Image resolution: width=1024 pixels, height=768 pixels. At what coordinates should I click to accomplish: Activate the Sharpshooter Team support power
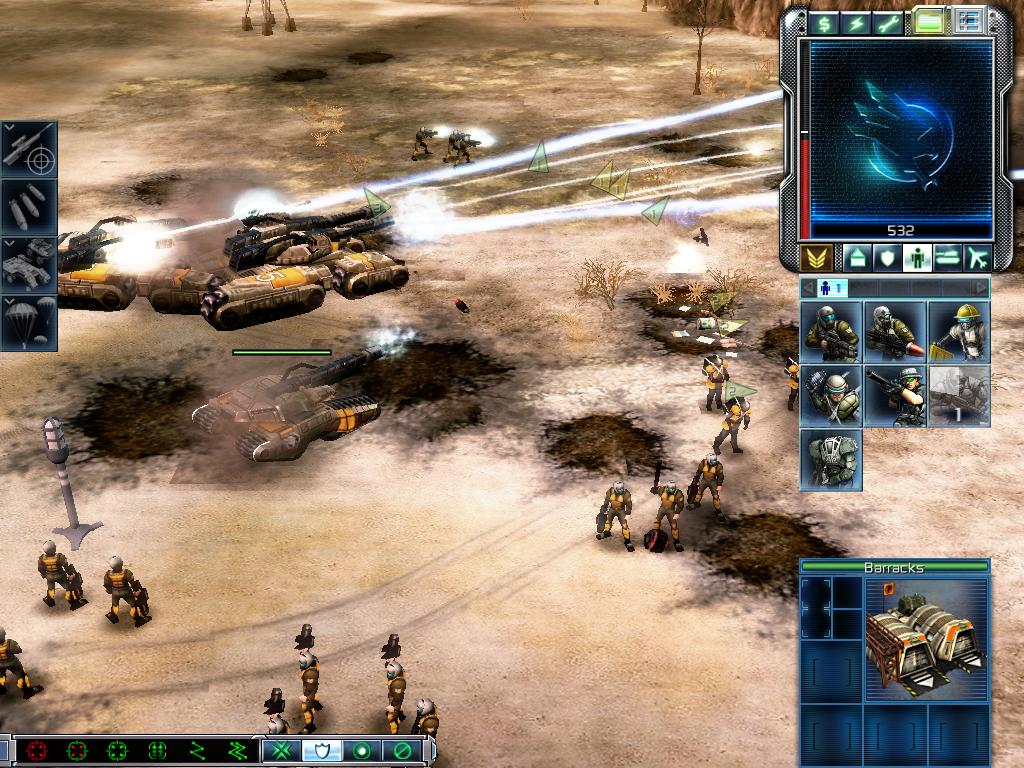[x=28, y=147]
